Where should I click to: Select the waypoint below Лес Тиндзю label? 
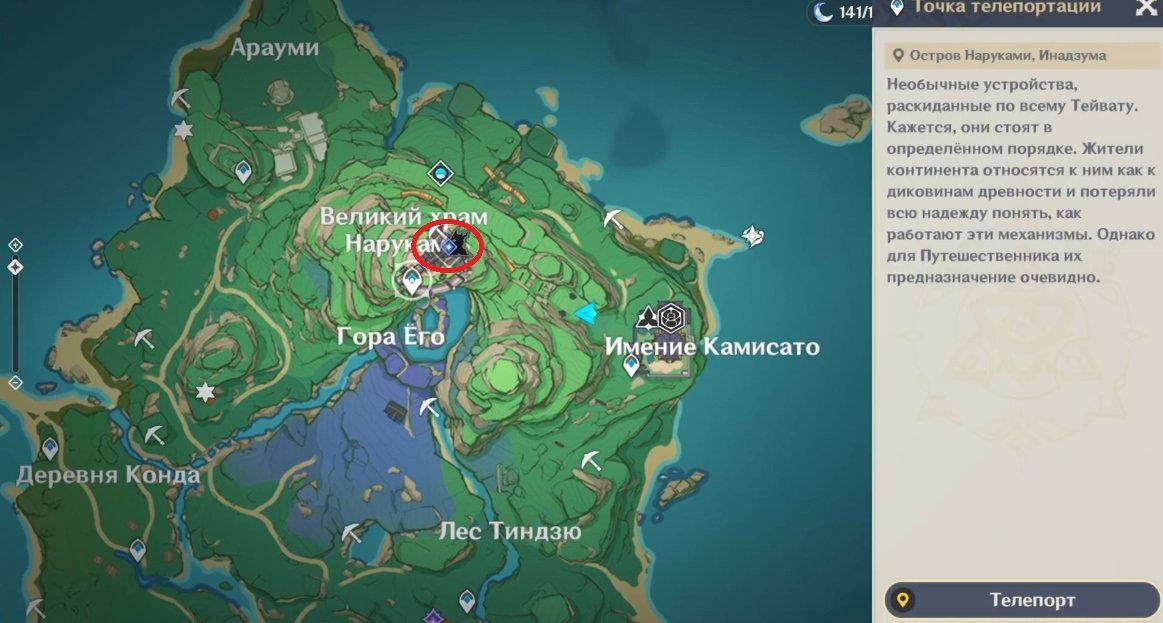[466, 601]
